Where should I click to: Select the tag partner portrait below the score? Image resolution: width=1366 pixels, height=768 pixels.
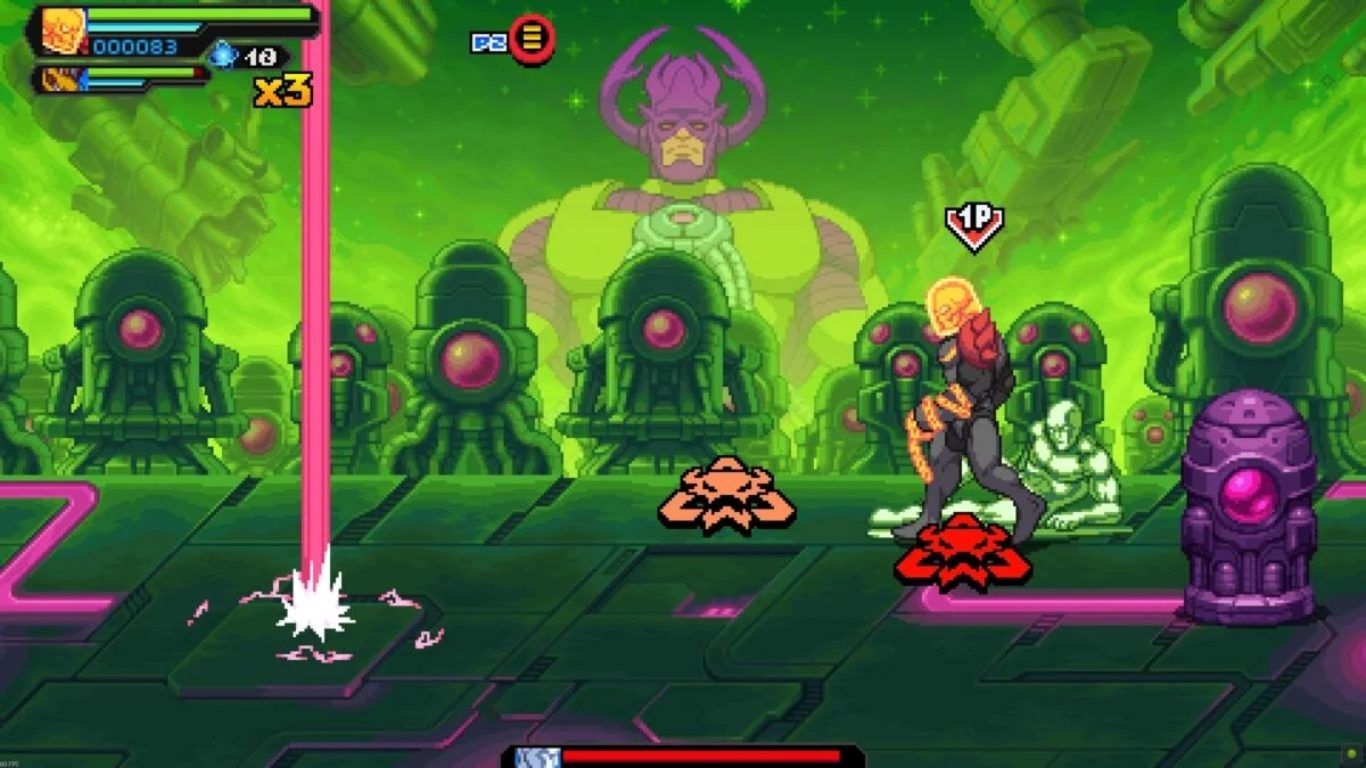(x=61, y=80)
